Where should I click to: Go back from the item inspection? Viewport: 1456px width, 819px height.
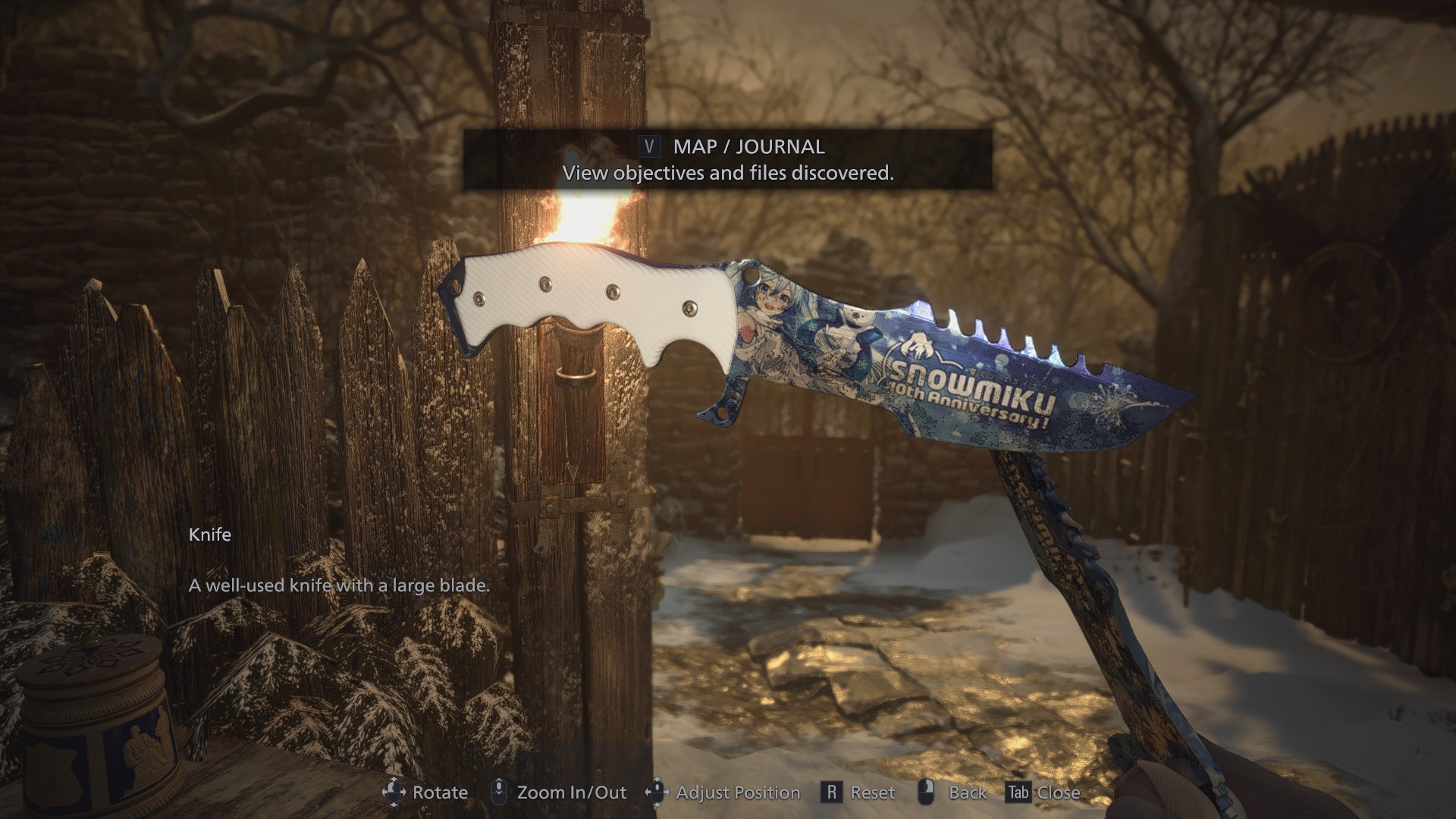tap(952, 792)
